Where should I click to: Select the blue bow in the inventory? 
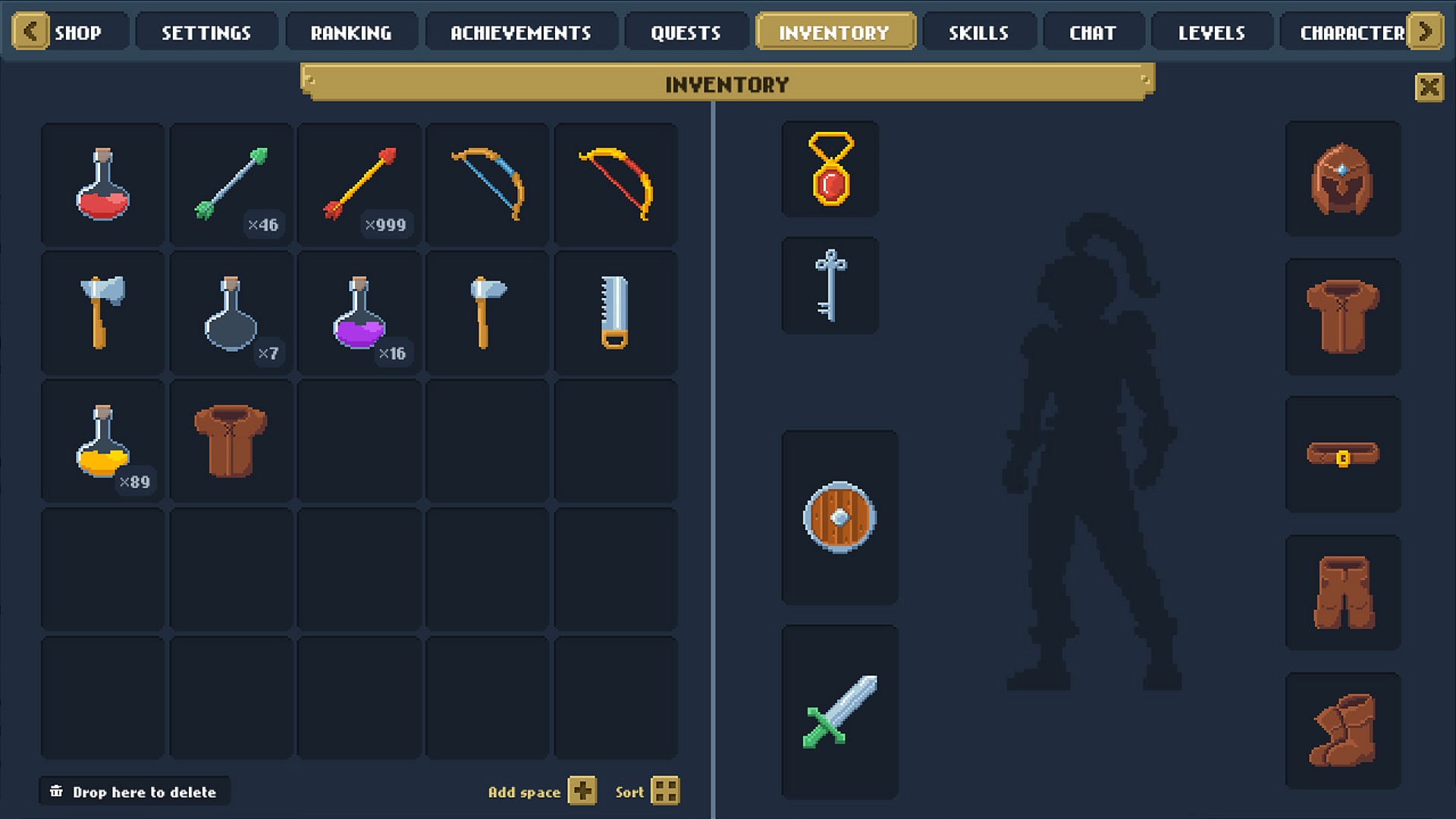pyautogui.click(x=488, y=184)
